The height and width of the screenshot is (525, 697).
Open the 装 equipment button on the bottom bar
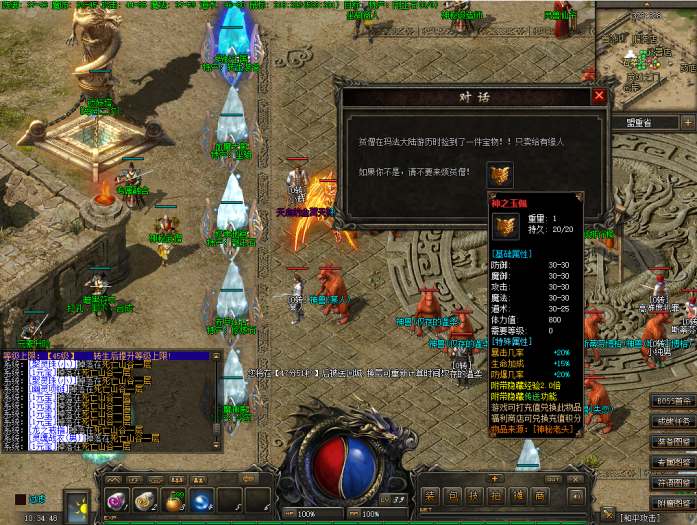point(429,496)
